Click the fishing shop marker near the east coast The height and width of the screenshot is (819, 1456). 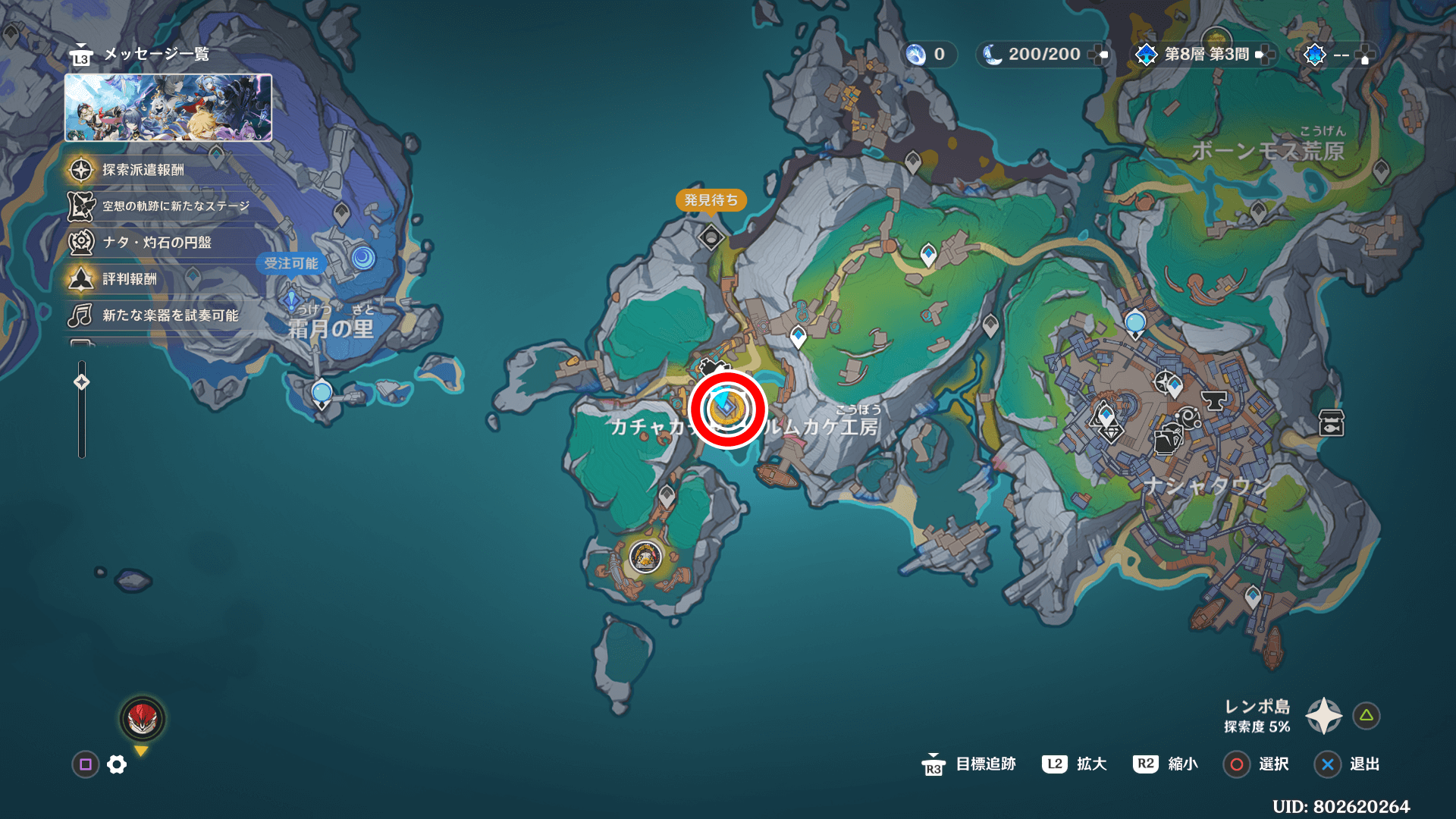1332,423
